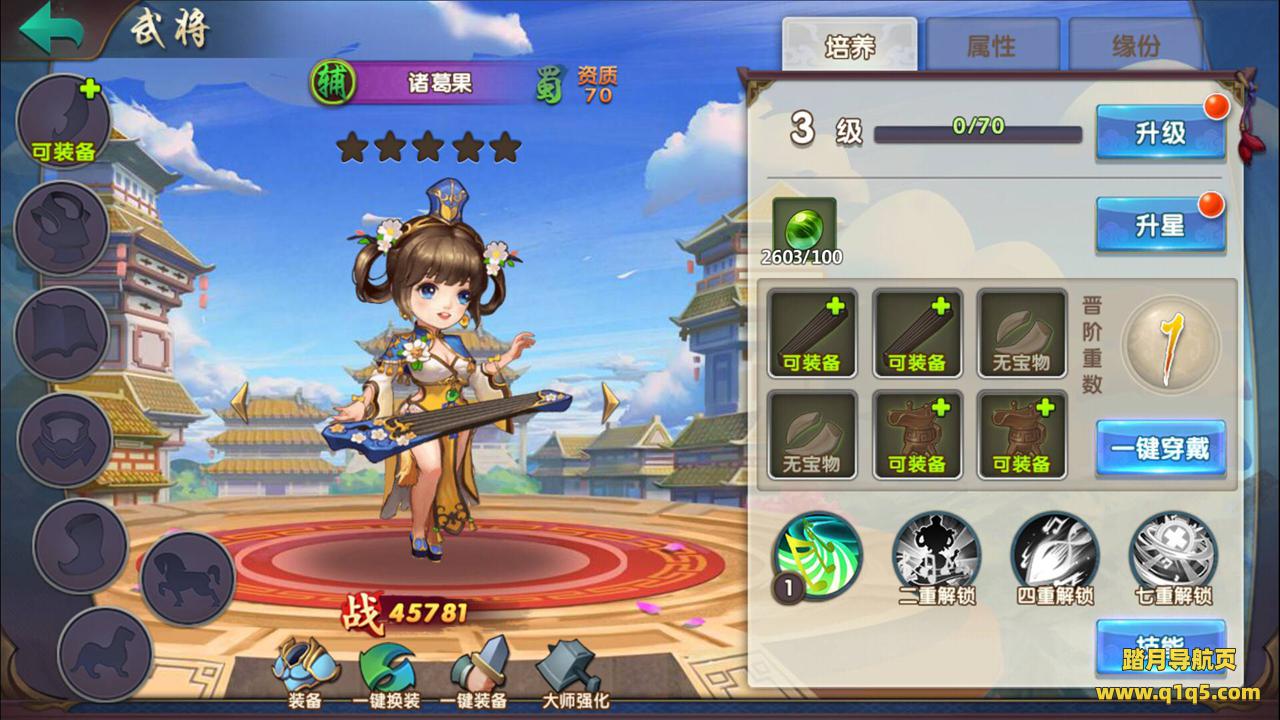The image size is (1280, 720).
Task: Show the next hero with right arrow
Action: 609,402
